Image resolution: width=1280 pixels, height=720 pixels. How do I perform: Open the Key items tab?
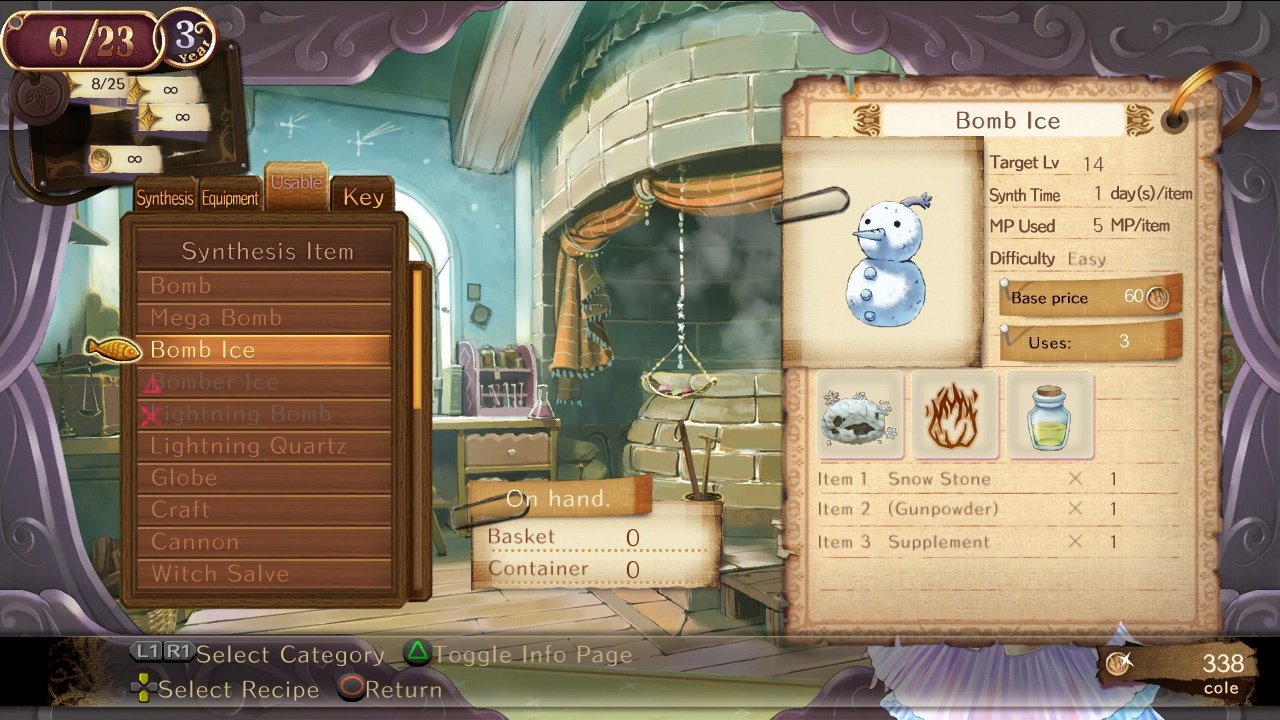click(x=363, y=198)
